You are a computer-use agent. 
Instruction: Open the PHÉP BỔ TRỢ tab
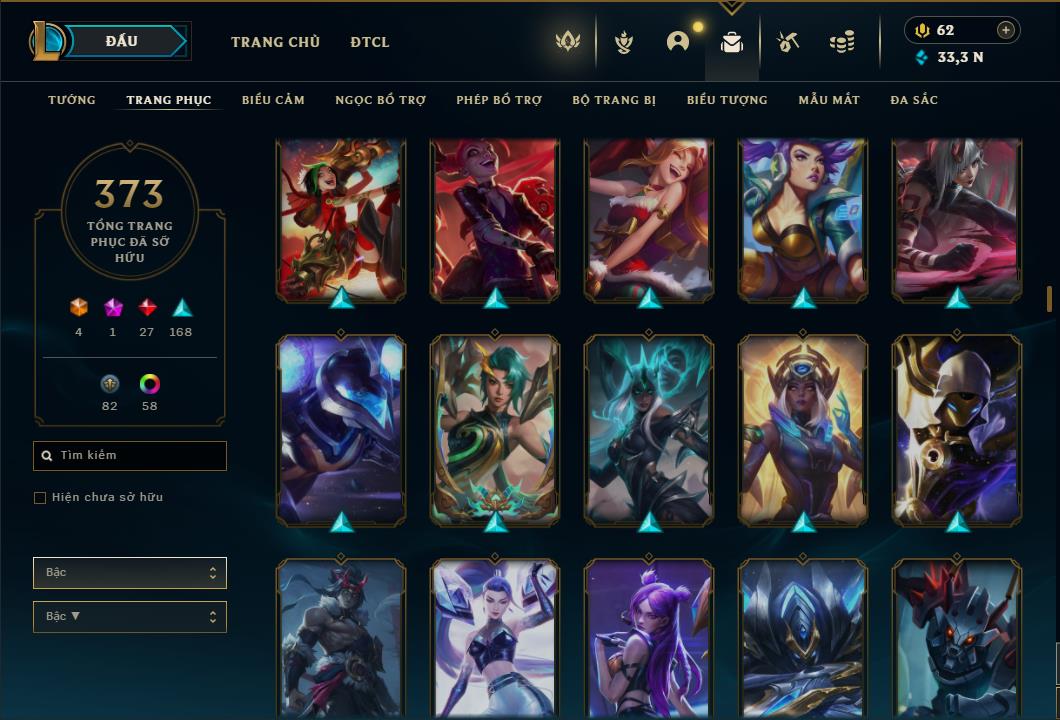coord(499,100)
